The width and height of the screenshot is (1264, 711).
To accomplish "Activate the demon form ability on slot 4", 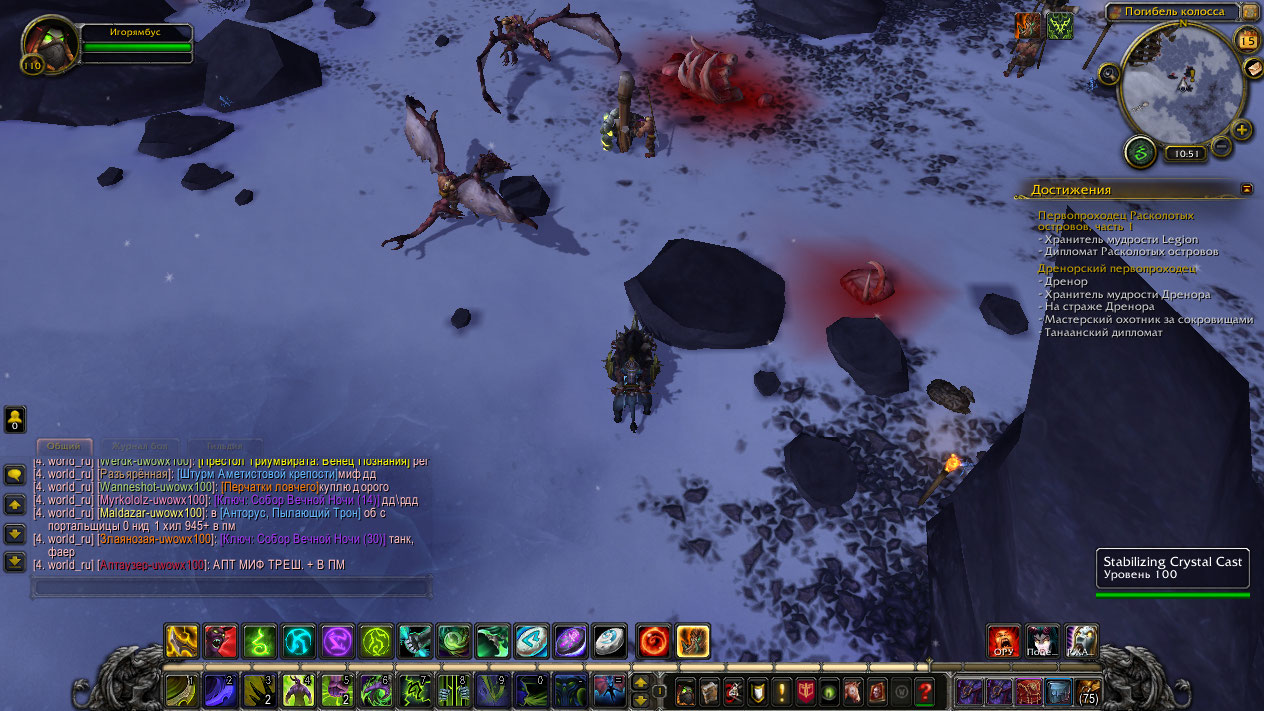I will (x=298, y=689).
